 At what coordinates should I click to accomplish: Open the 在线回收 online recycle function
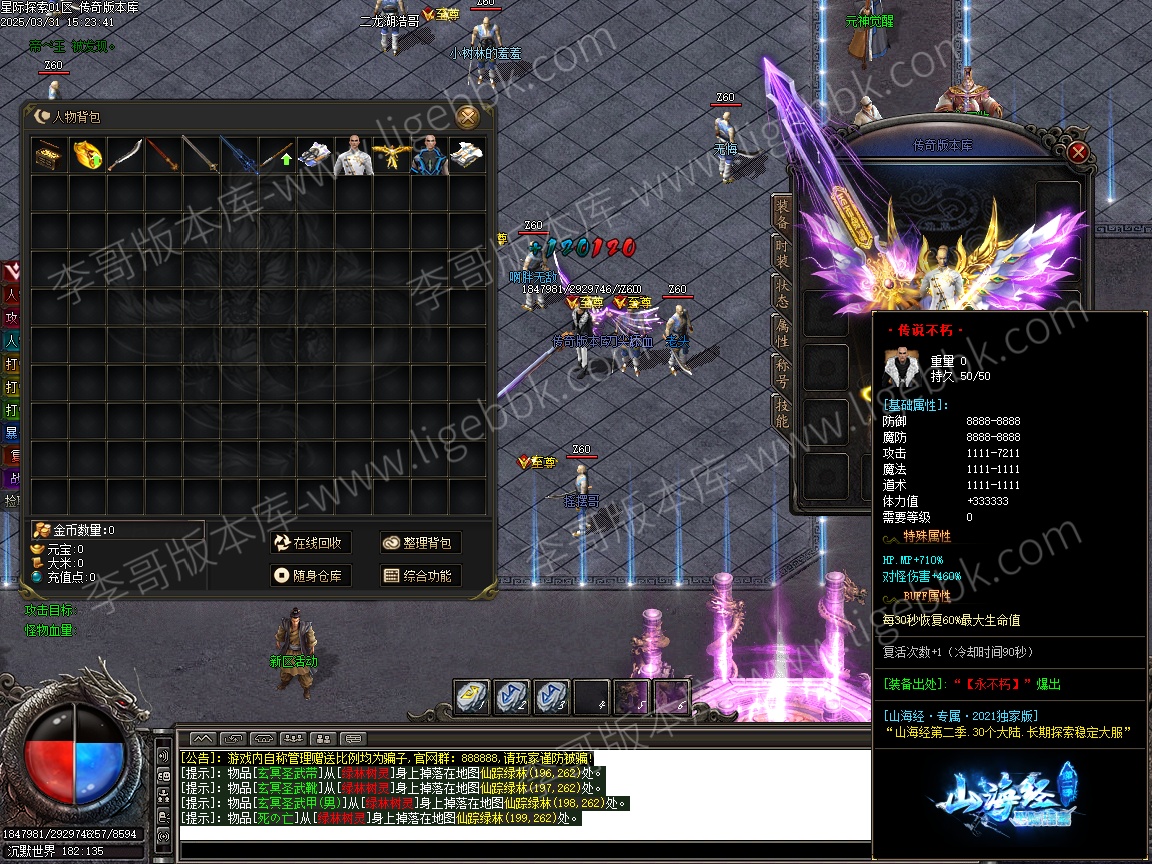click(x=310, y=543)
